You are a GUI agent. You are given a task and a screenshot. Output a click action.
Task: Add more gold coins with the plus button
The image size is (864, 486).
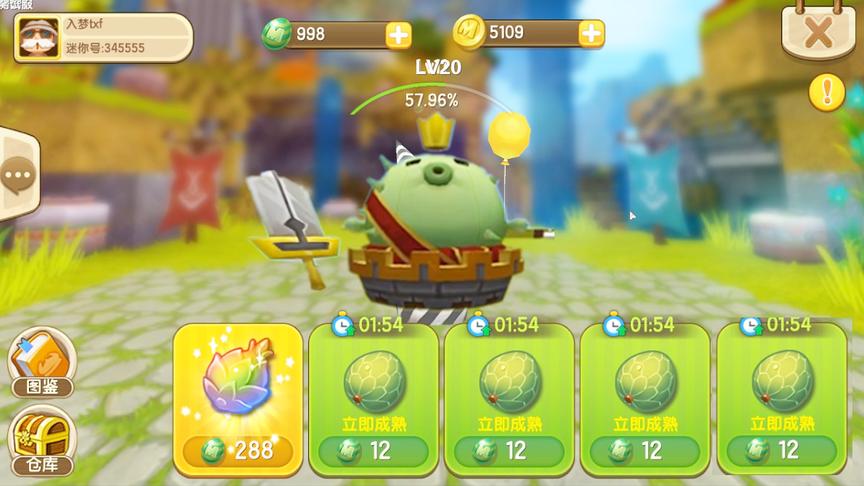[591, 34]
